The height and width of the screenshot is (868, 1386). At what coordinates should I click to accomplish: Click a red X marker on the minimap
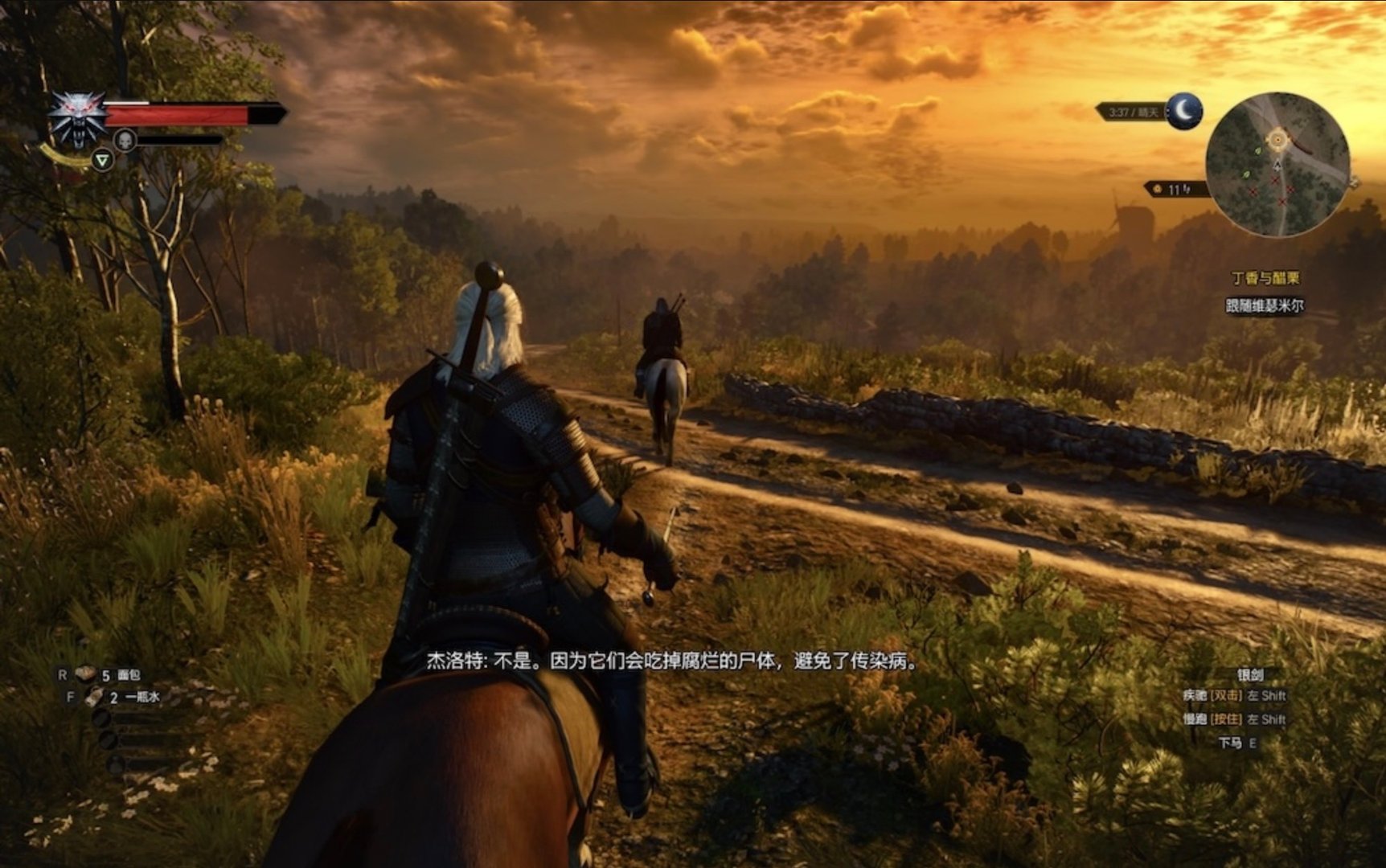click(1275, 180)
